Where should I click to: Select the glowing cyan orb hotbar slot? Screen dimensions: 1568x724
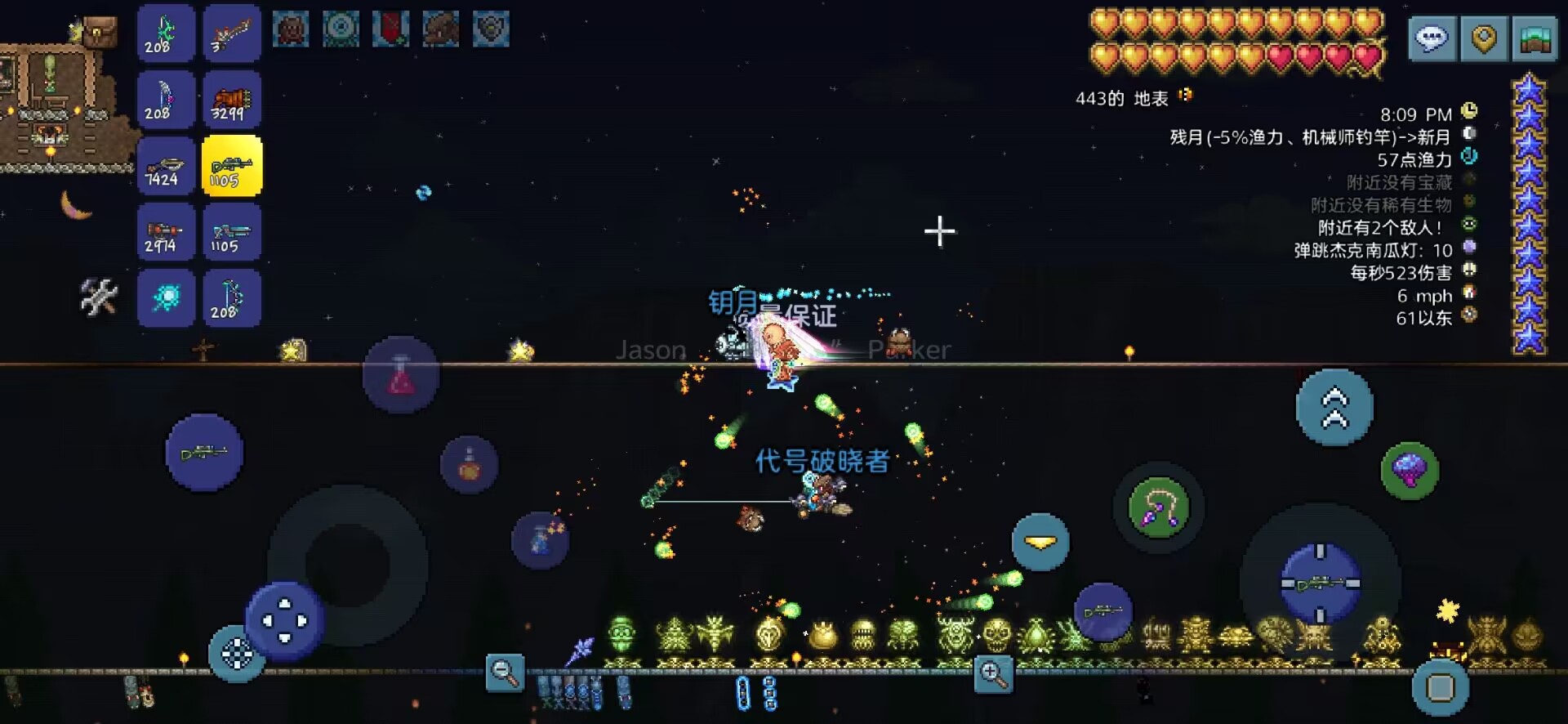coord(166,298)
